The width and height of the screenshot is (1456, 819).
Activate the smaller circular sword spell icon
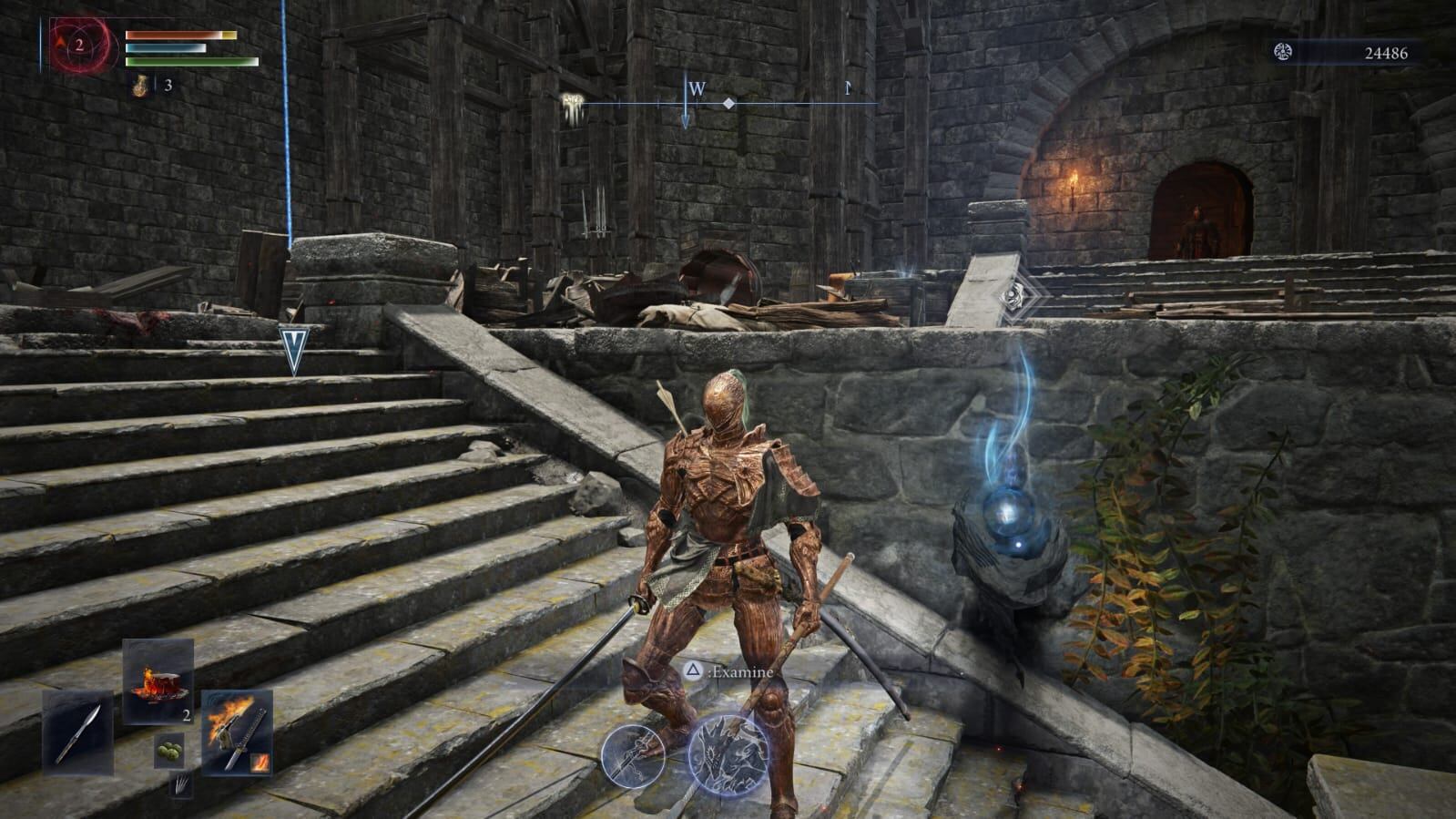click(633, 756)
